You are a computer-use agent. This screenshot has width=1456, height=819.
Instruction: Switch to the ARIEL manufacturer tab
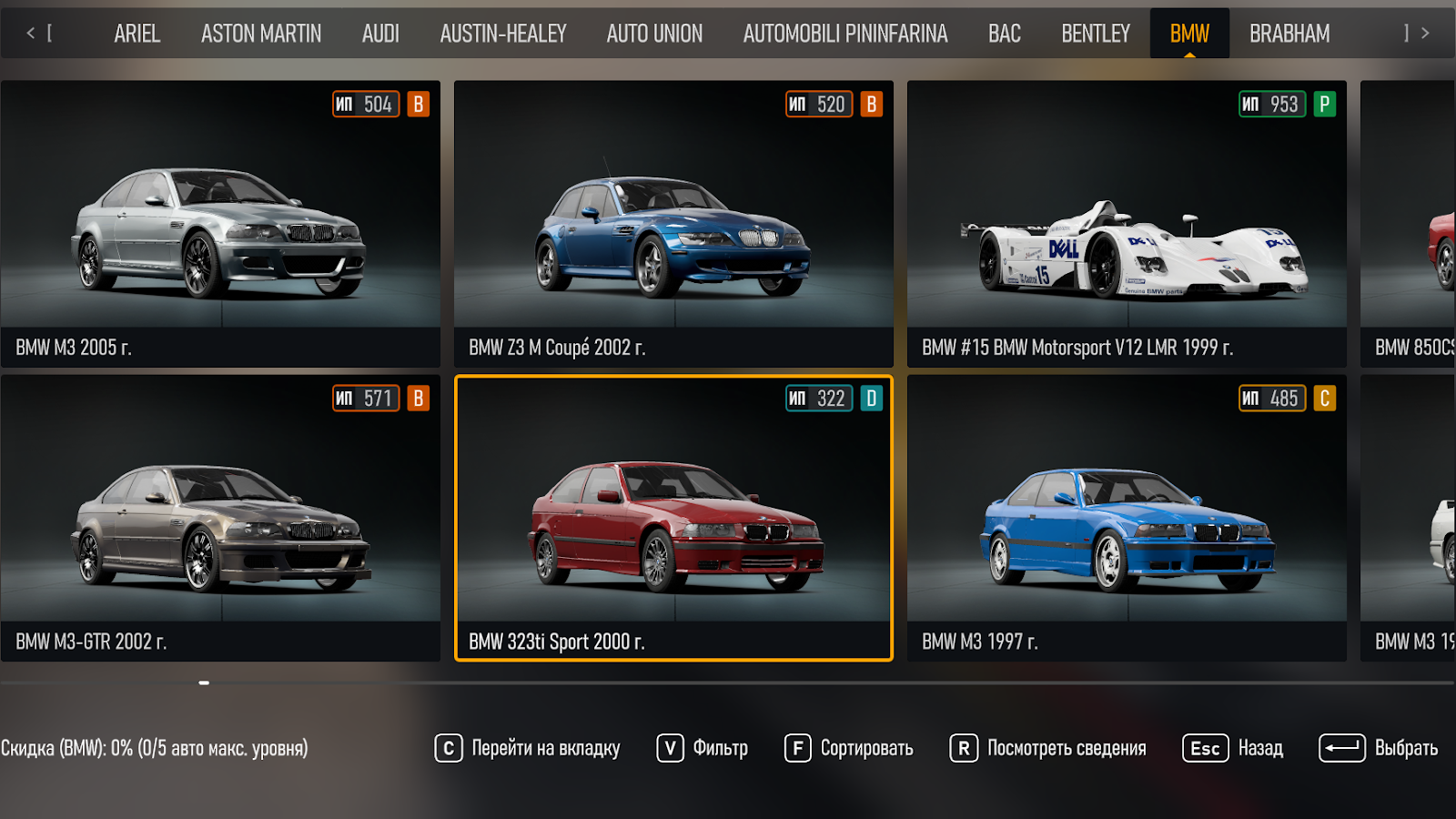click(x=136, y=34)
